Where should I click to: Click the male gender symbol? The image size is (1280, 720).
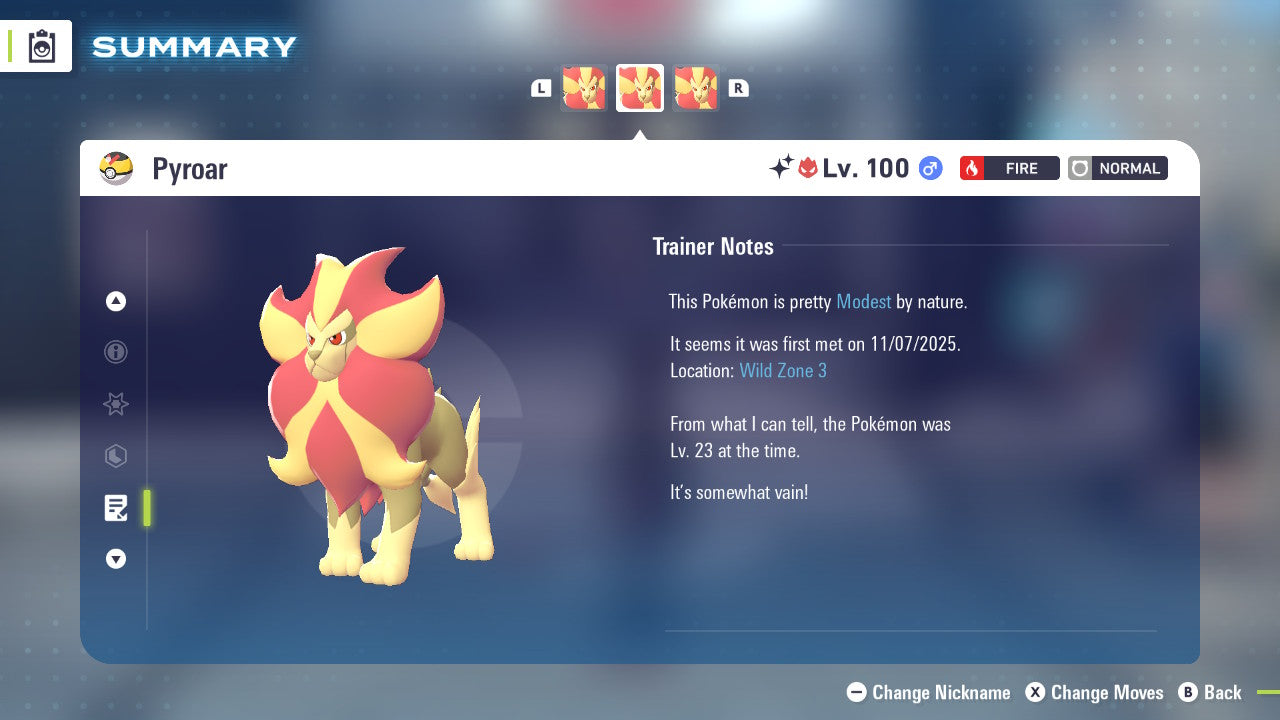(x=929, y=168)
